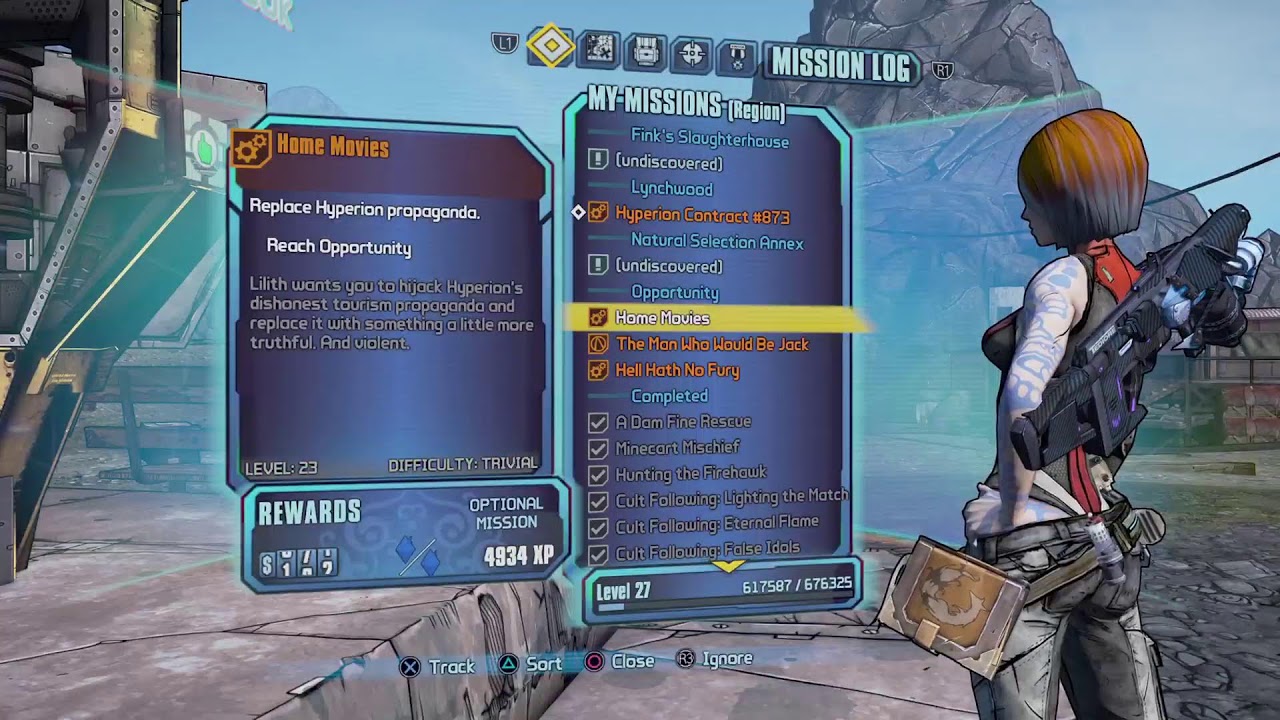Open the backpack inventory tab
The image size is (1280, 720).
645,51
